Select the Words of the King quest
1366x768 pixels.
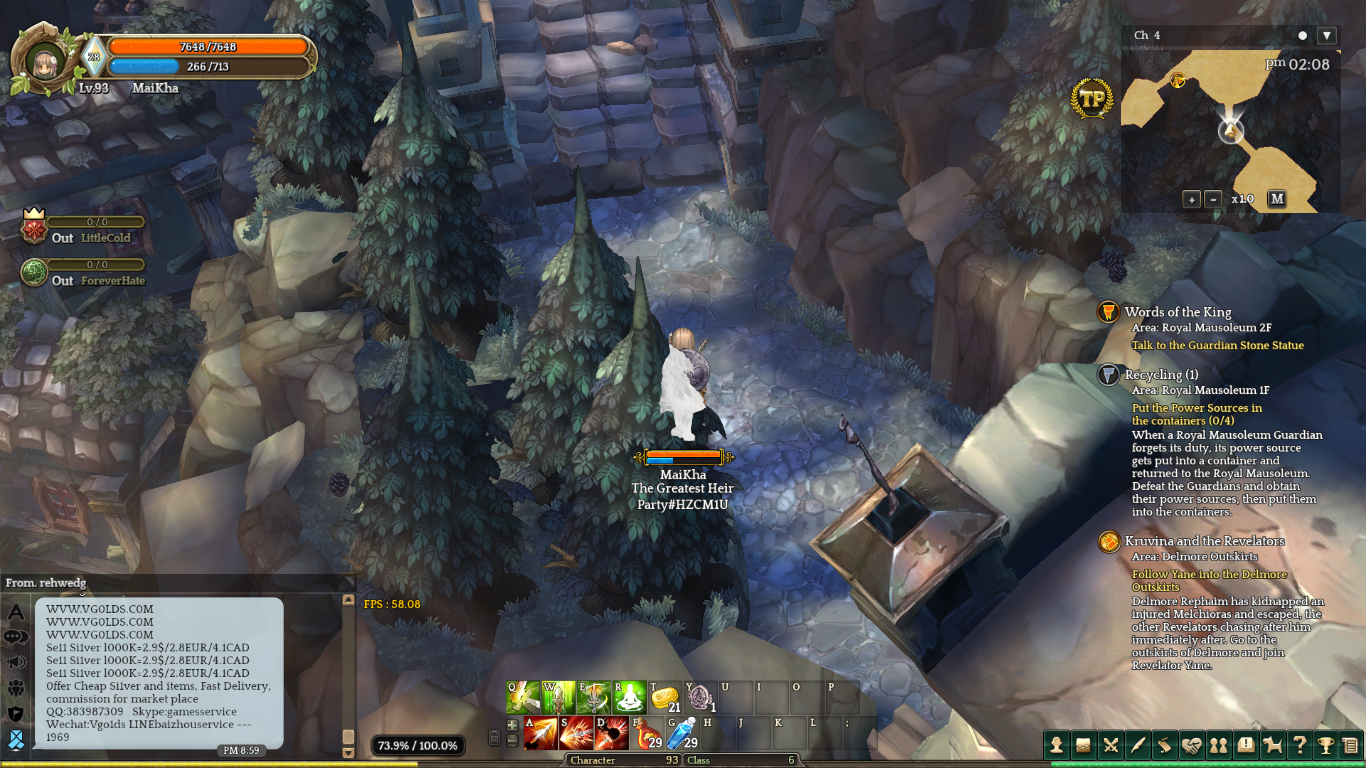(x=1177, y=312)
